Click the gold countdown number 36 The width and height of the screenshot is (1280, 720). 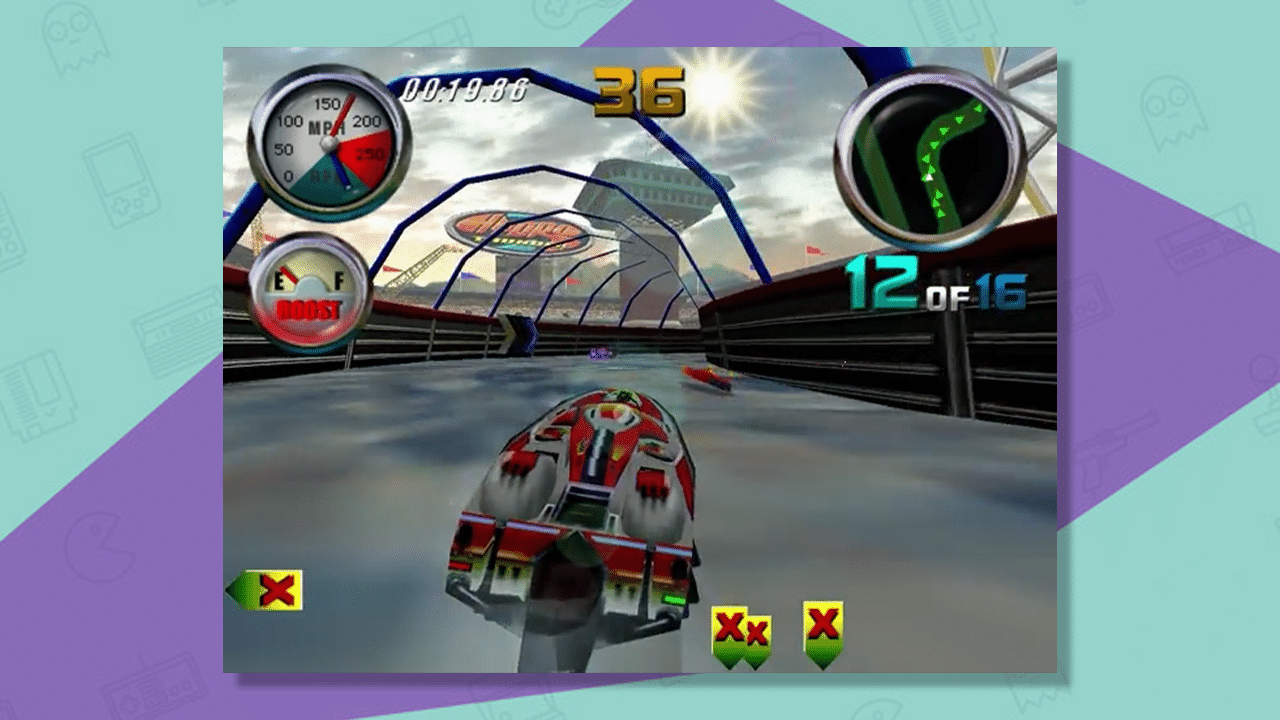pos(643,92)
